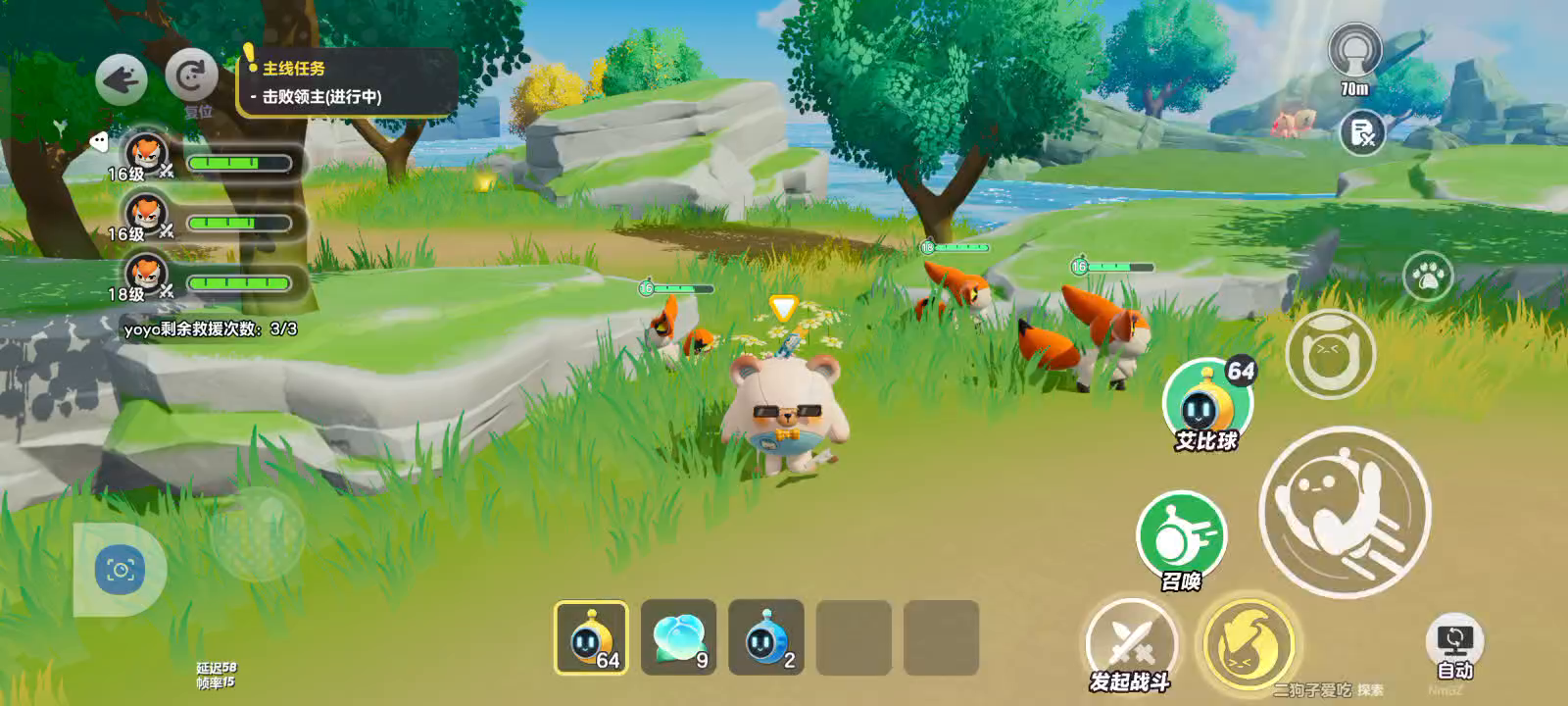Screen dimensions: 1568x706
Task: Toggle the 自动 auto mode
Action: tap(1454, 647)
